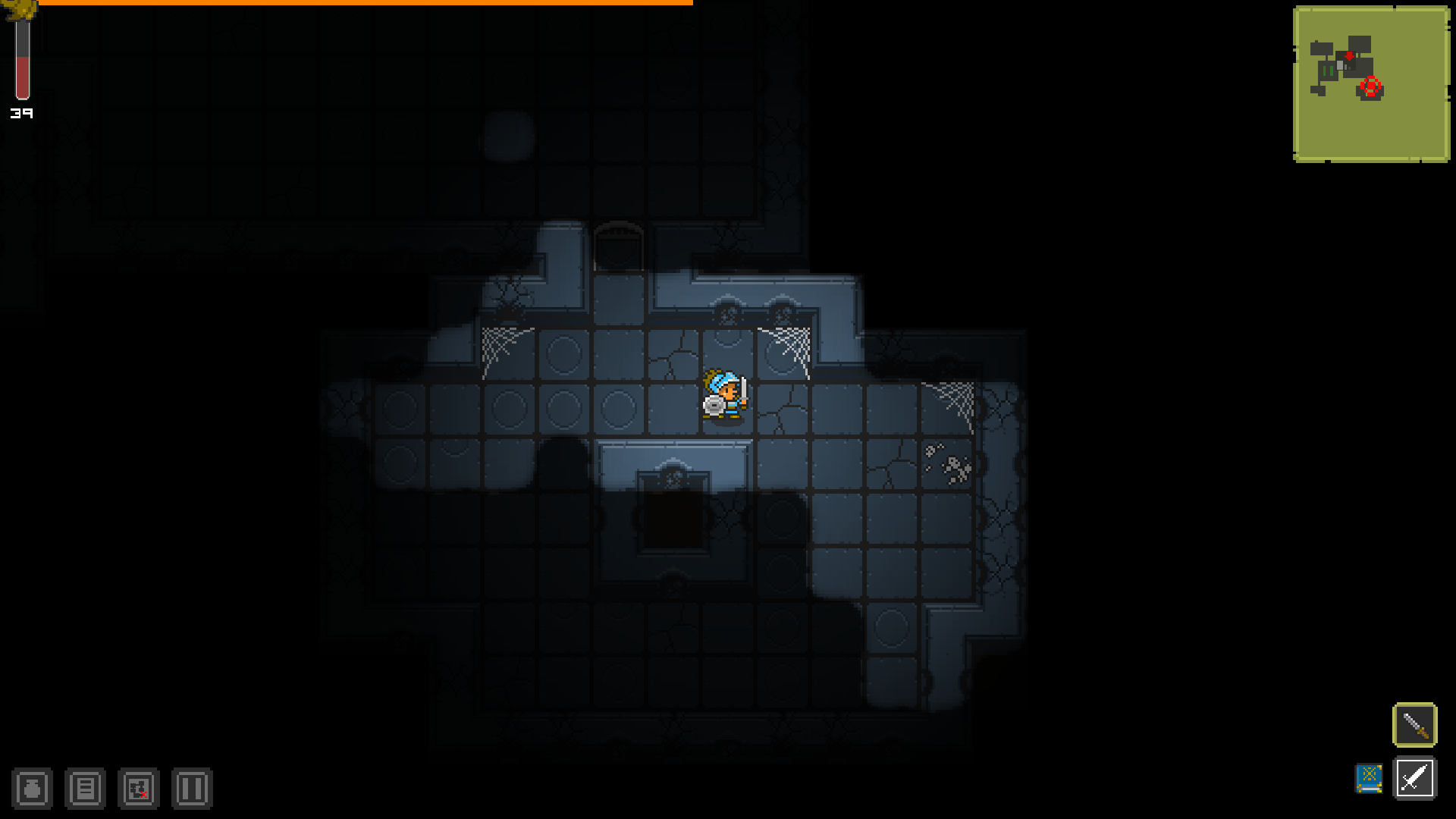The width and height of the screenshot is (1456, 819).
Task: Open the dungeon map button
Action: (x=138, y=789)
